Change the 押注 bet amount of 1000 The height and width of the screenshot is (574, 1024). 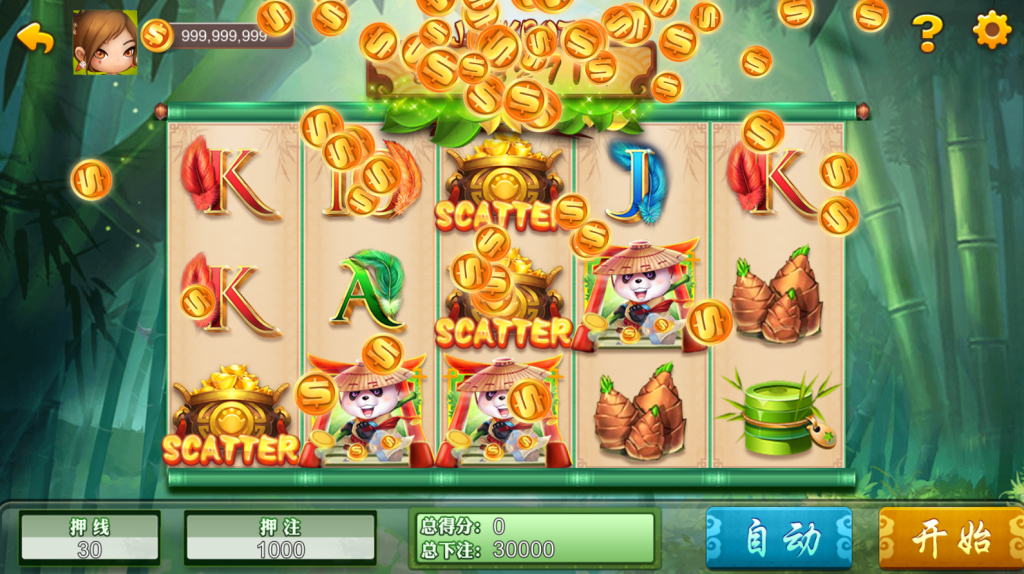pyautogui.click(x=280, y=538)
